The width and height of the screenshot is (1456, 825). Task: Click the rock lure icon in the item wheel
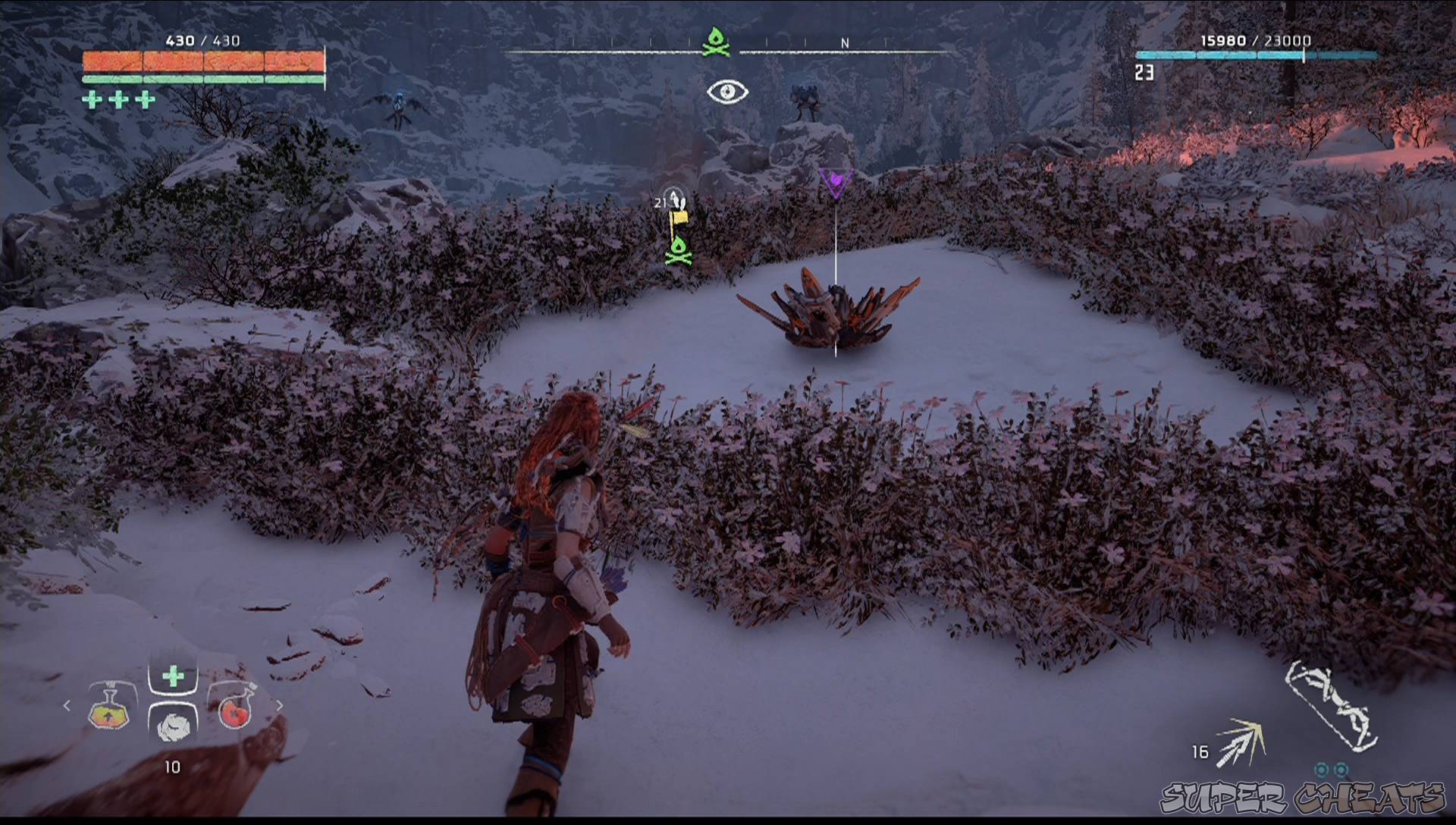pyautogui.click(x=174, y=726)
